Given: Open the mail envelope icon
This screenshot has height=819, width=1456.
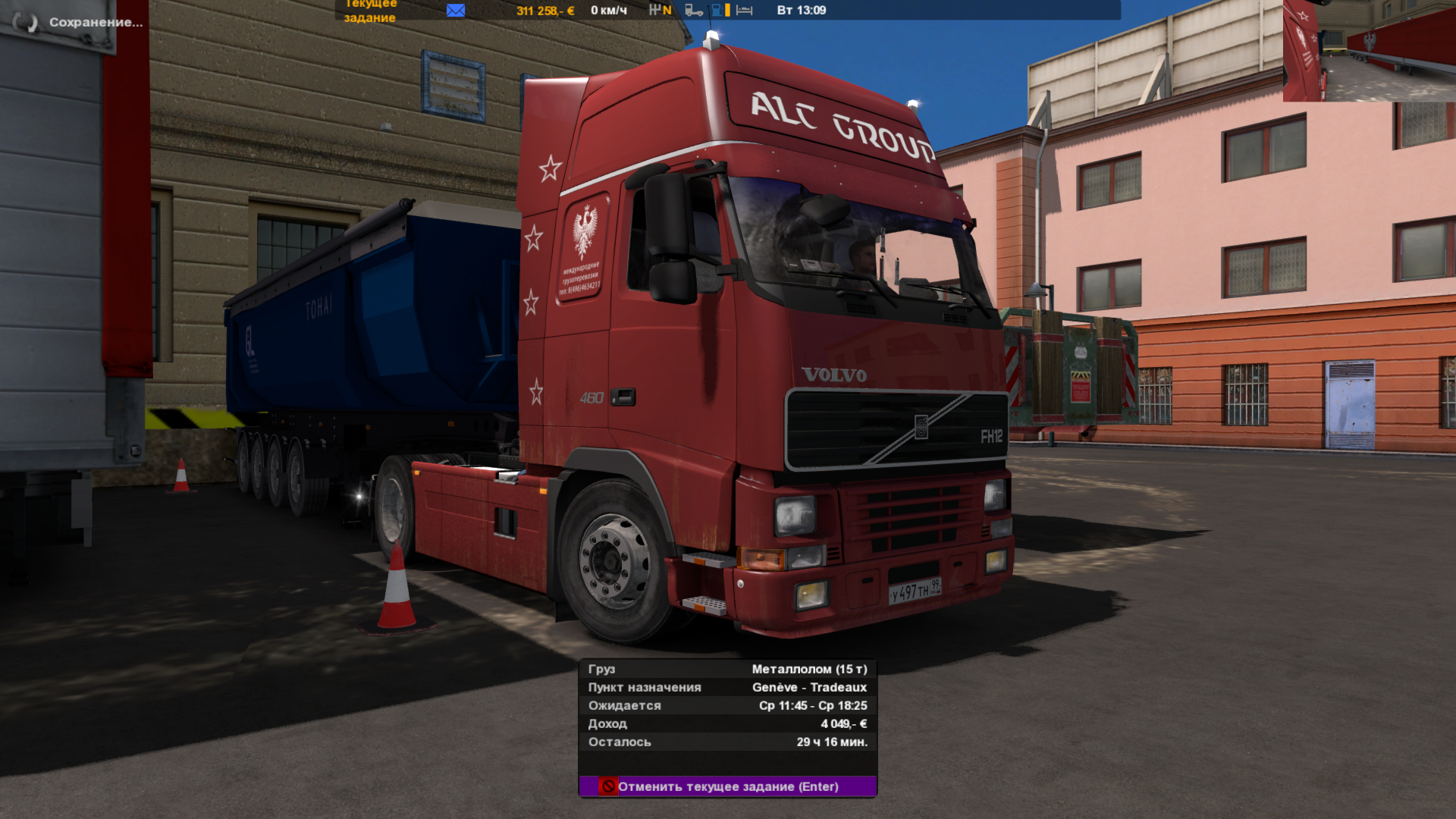Looking at the screenshot, I should coord(456,11).
